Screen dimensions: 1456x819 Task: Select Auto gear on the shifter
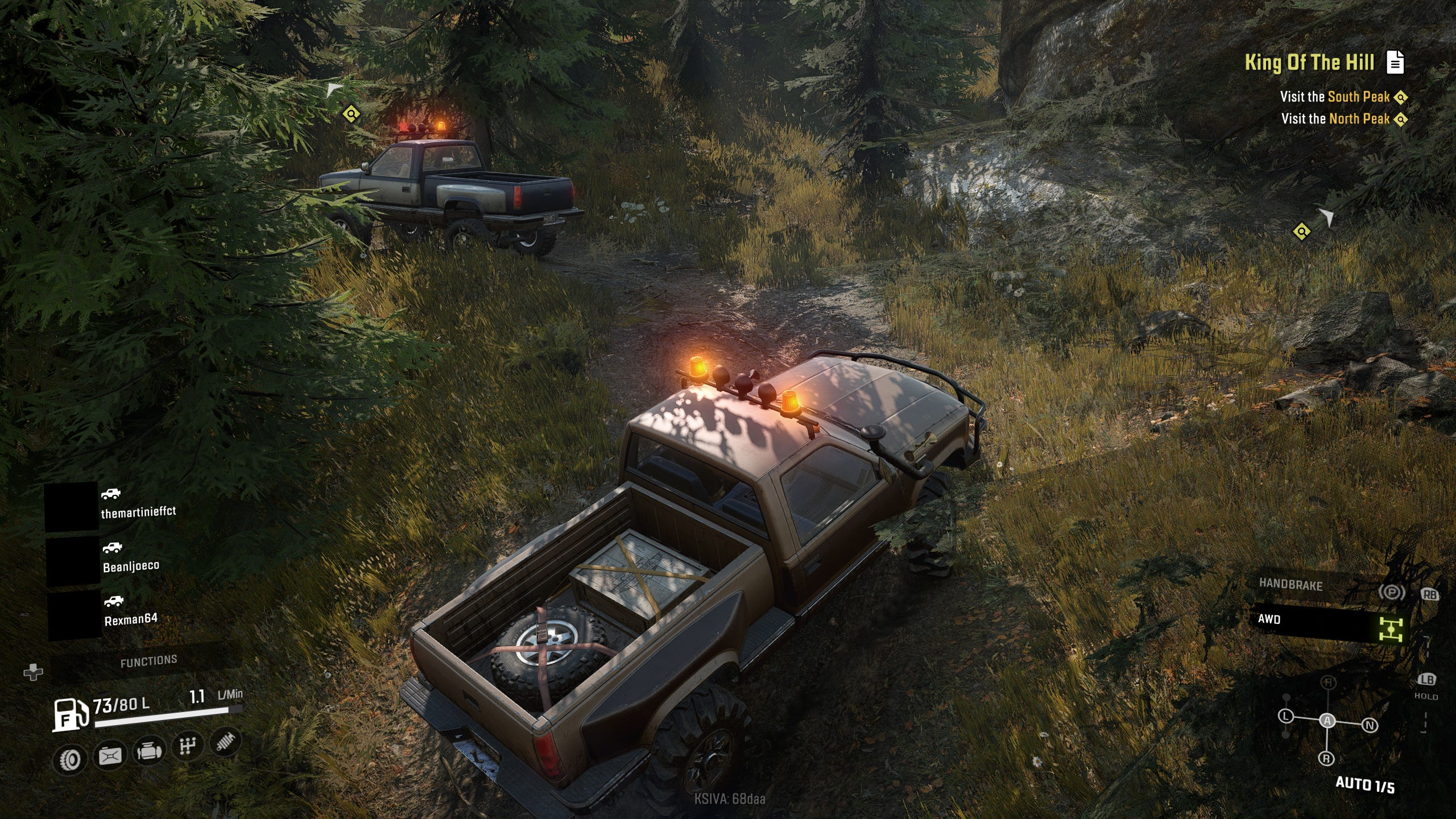[x=1327, y=721]
